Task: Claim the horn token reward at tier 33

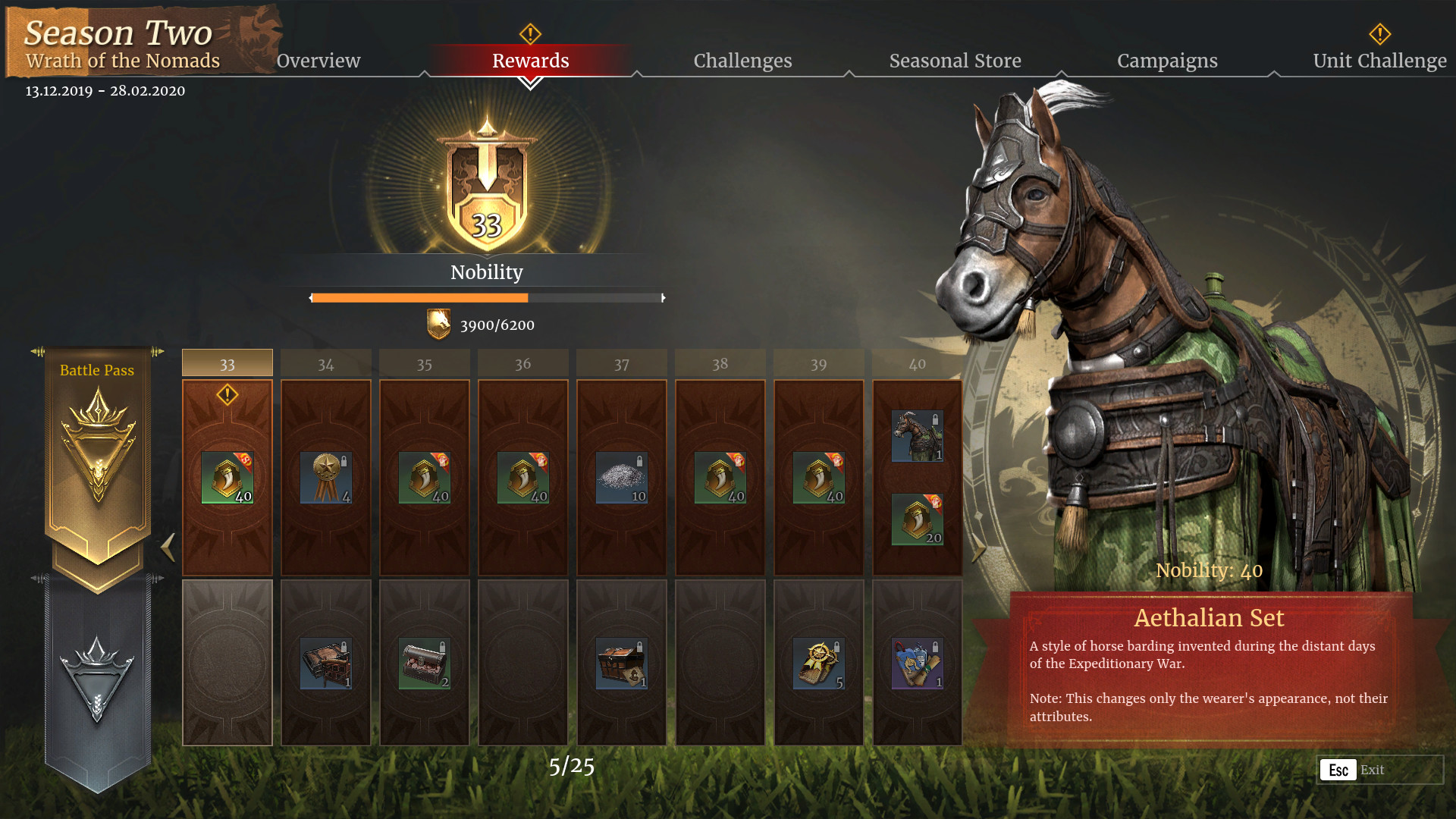Action: pos(226,478)
